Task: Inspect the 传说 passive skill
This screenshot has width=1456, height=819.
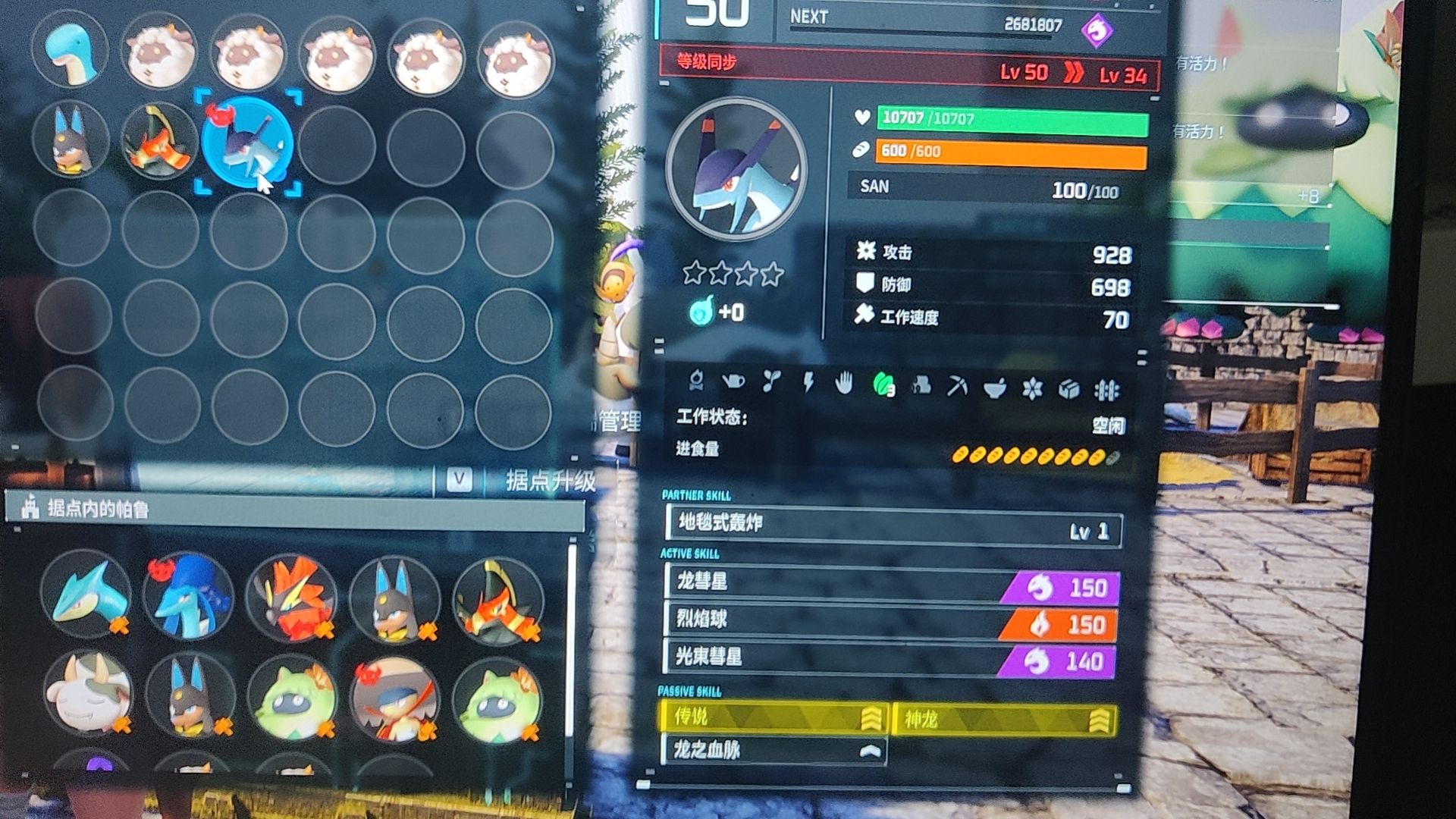Action: coord(773,717)
